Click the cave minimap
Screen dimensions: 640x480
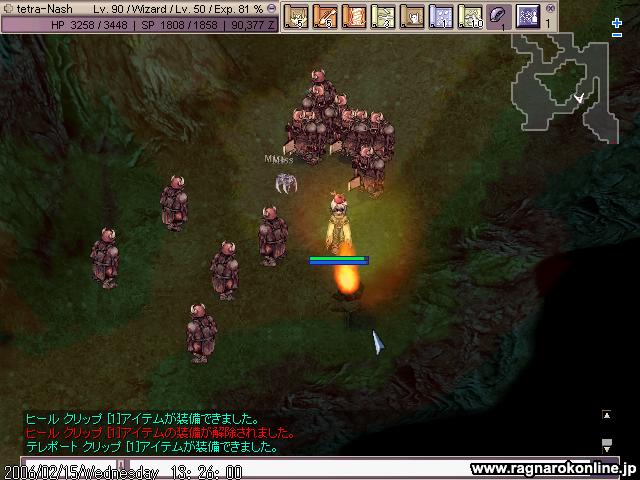563,85
